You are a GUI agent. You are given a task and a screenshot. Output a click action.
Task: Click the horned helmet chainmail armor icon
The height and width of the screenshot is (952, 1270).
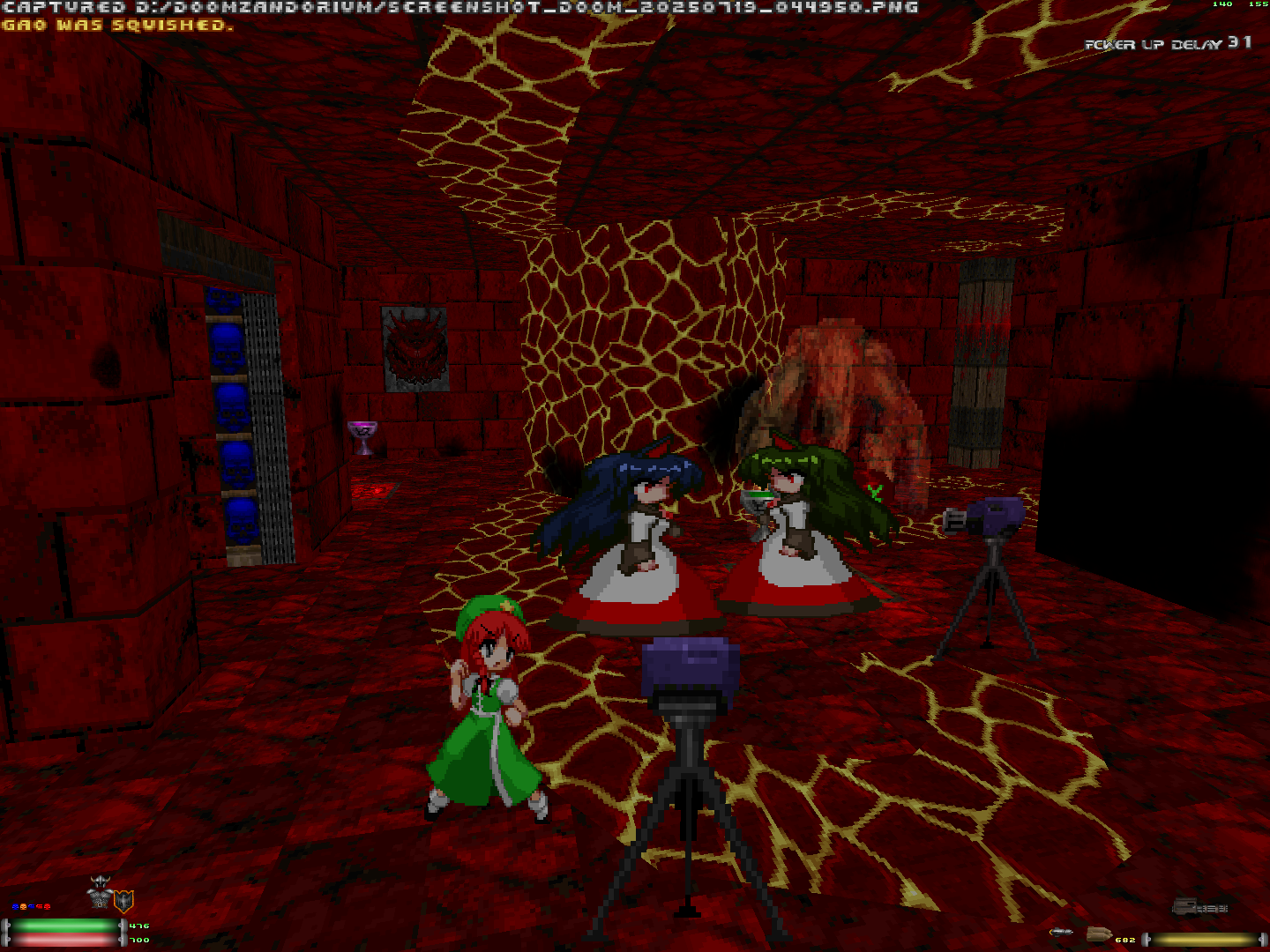tap(101, 894)
